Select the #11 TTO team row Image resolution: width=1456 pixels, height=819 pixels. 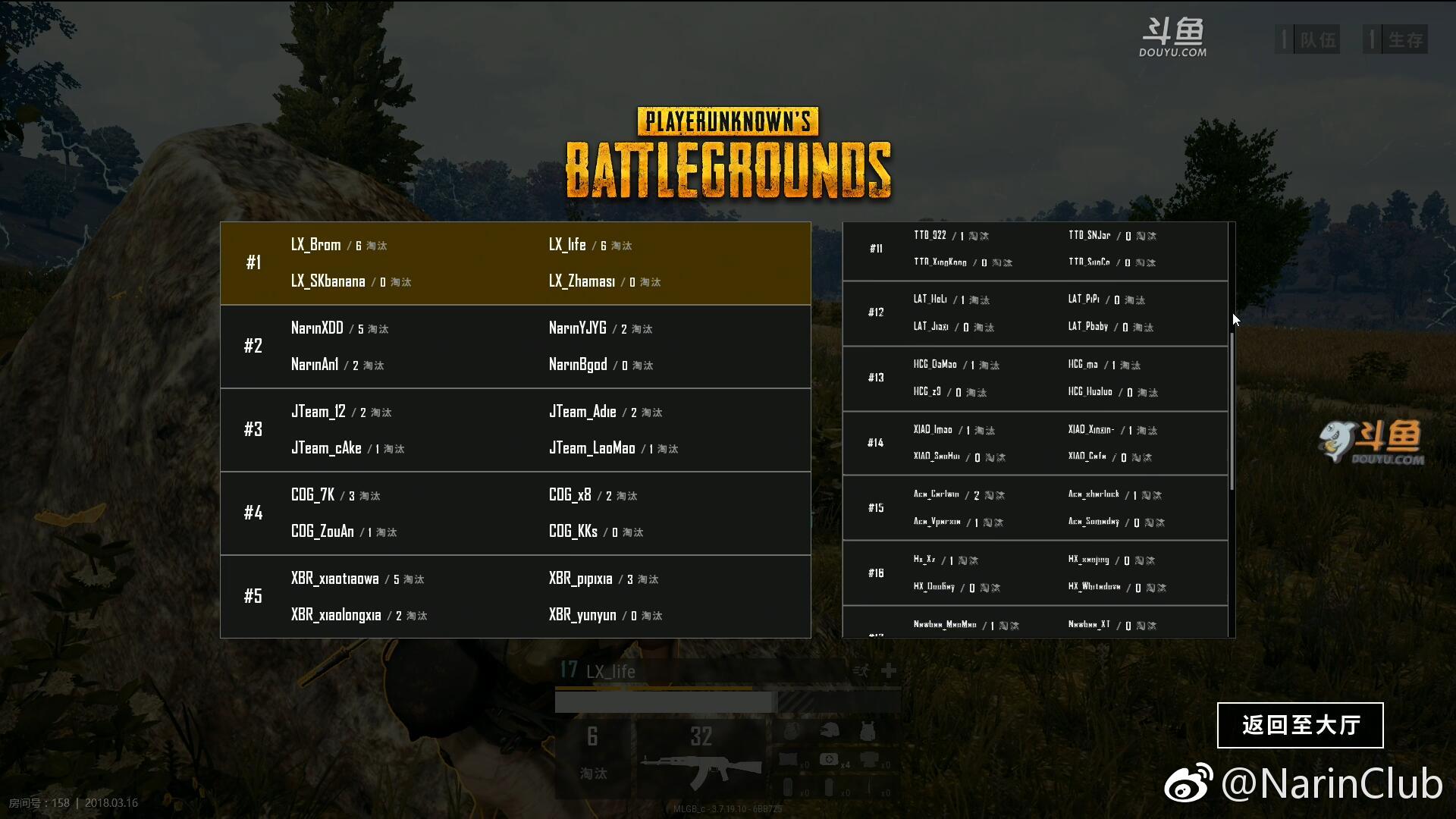click(x=1035, y=249)
